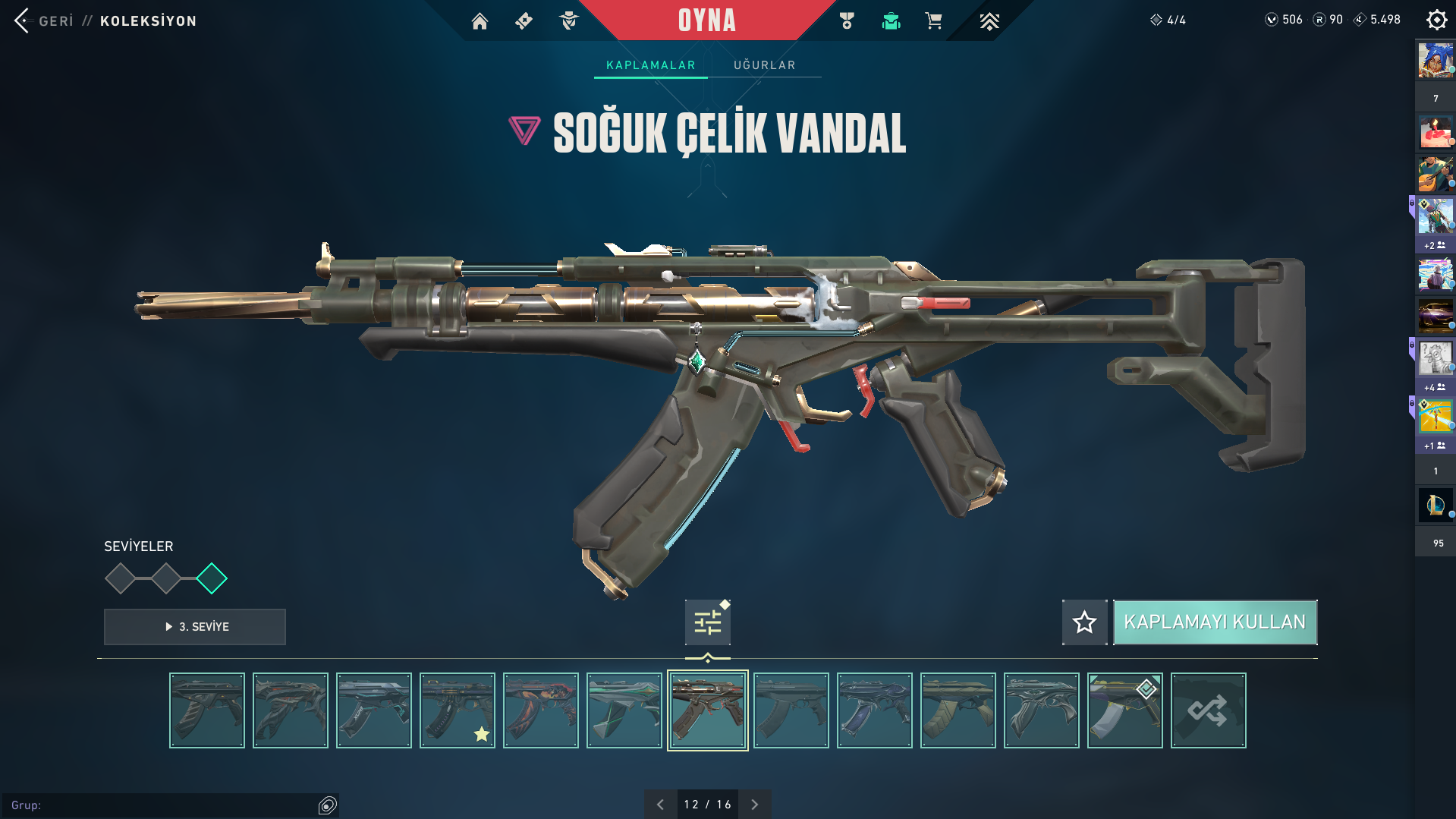Switch to the Uğurlar tab
This screenshot has width=1456, height=819.
coord(764,65)
